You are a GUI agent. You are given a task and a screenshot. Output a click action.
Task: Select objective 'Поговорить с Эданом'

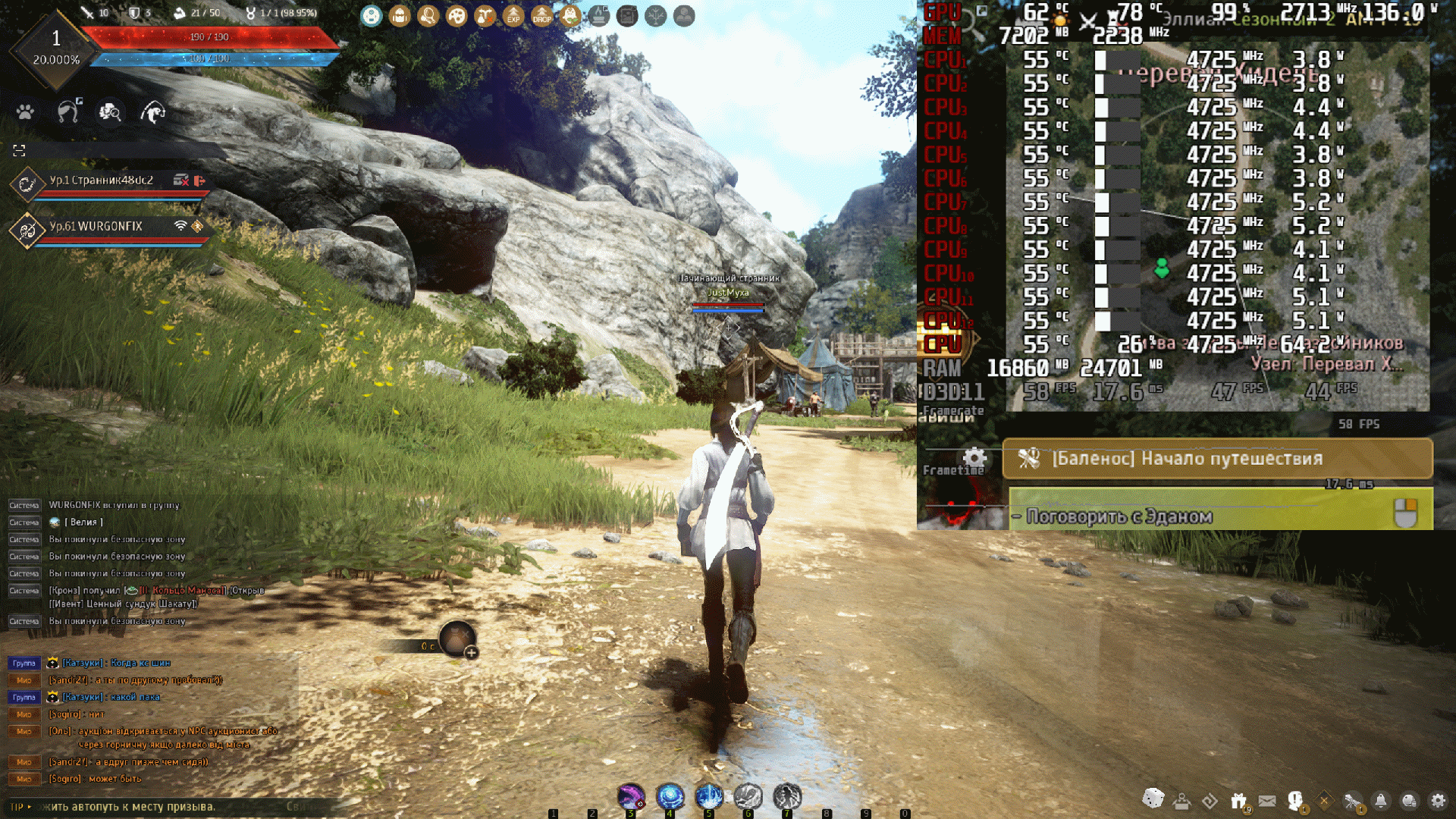point(1119,516)
